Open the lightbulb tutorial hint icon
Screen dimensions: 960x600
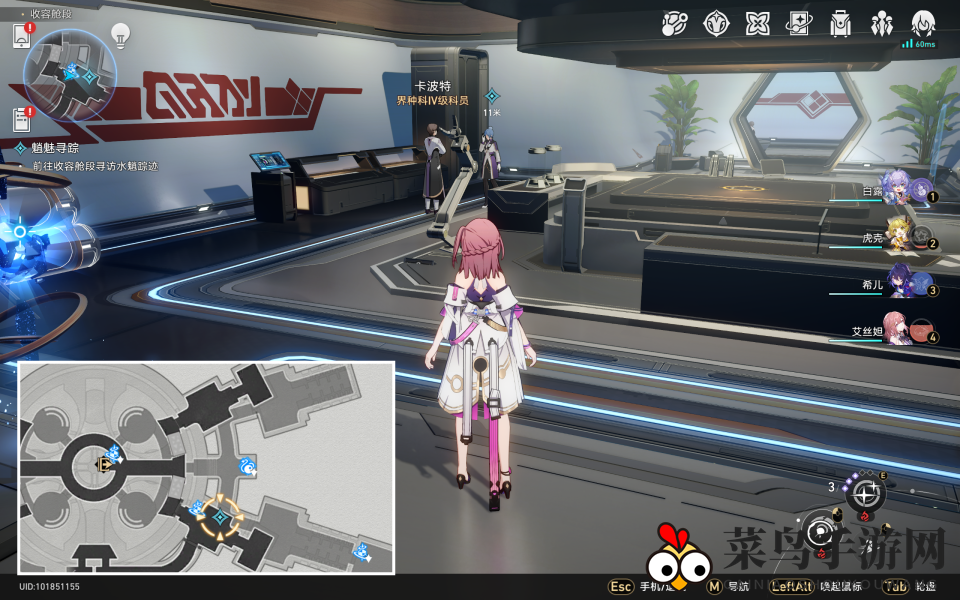click(120, 36)
